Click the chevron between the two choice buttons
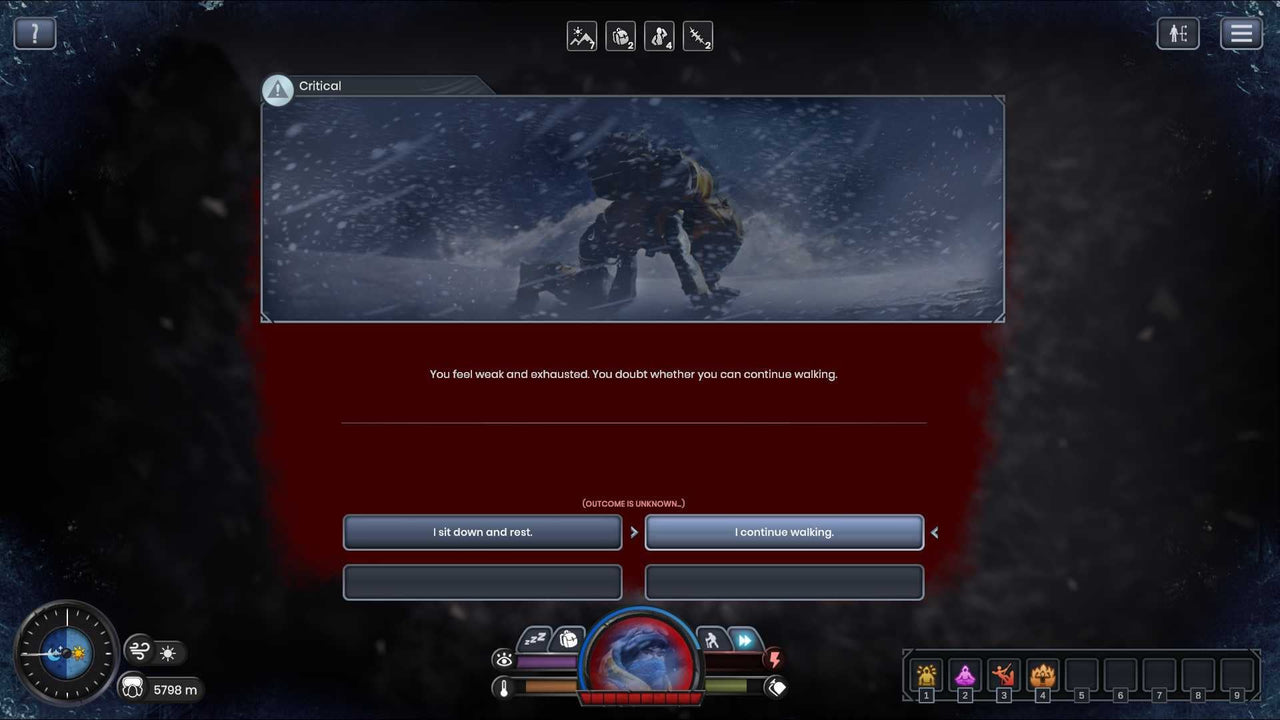 tap(634, 532)
